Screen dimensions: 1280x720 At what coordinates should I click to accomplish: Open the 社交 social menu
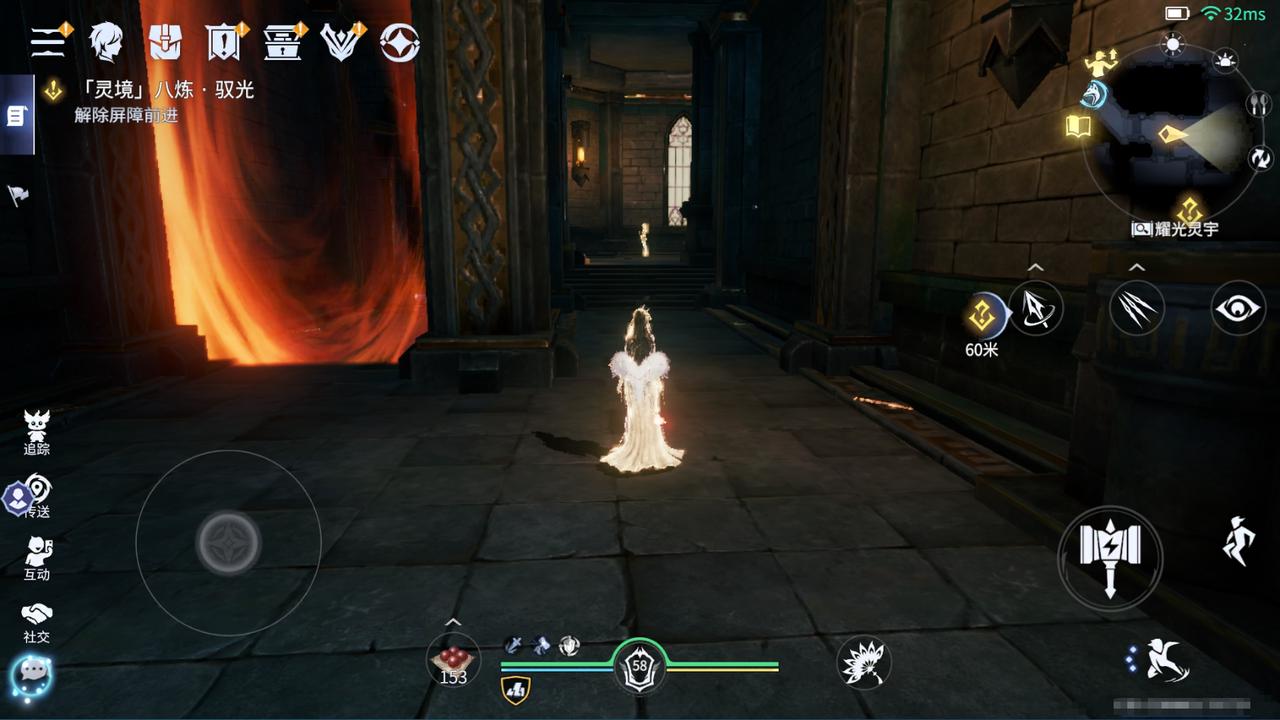click(37, 621)
